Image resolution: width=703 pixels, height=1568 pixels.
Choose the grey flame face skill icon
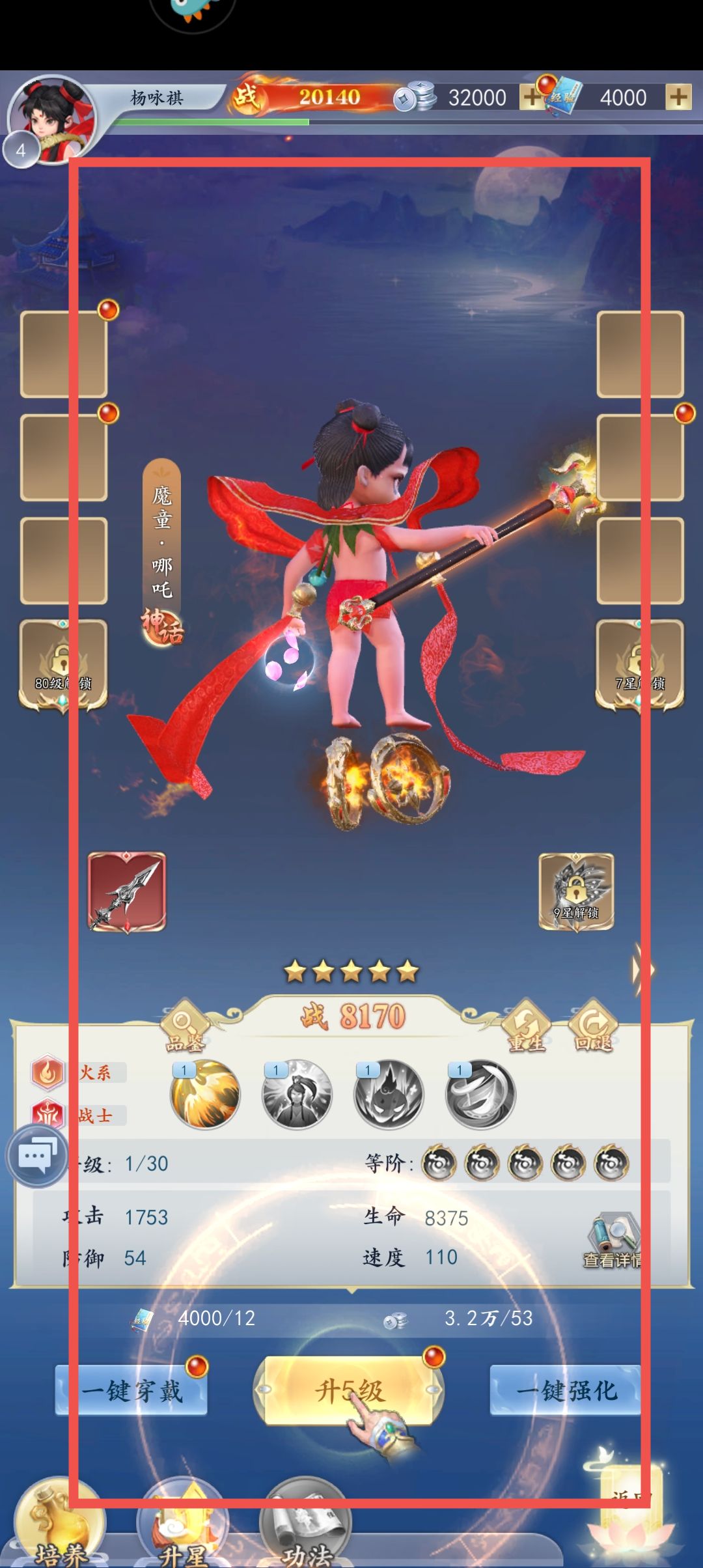(x=389, y=1094)
